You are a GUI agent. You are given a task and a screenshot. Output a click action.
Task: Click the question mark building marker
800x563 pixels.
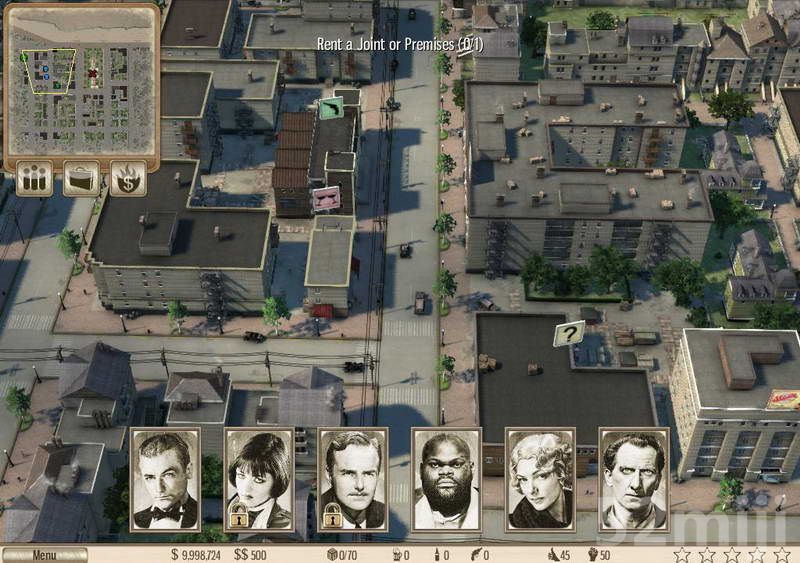[x=568, y=333]
